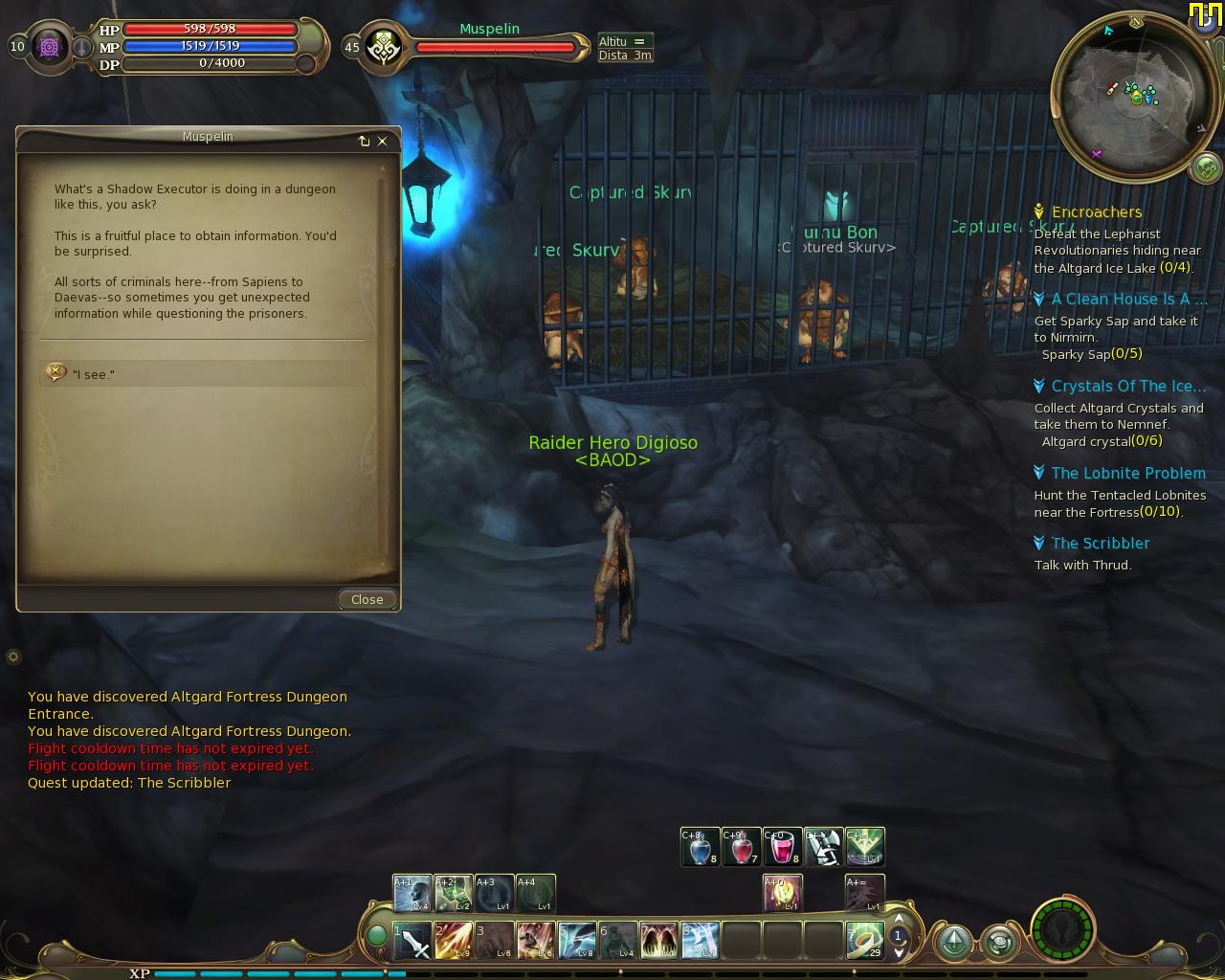Use the blue potion bound to C+8
The image size is (1225, 980).
coord(700,847)
